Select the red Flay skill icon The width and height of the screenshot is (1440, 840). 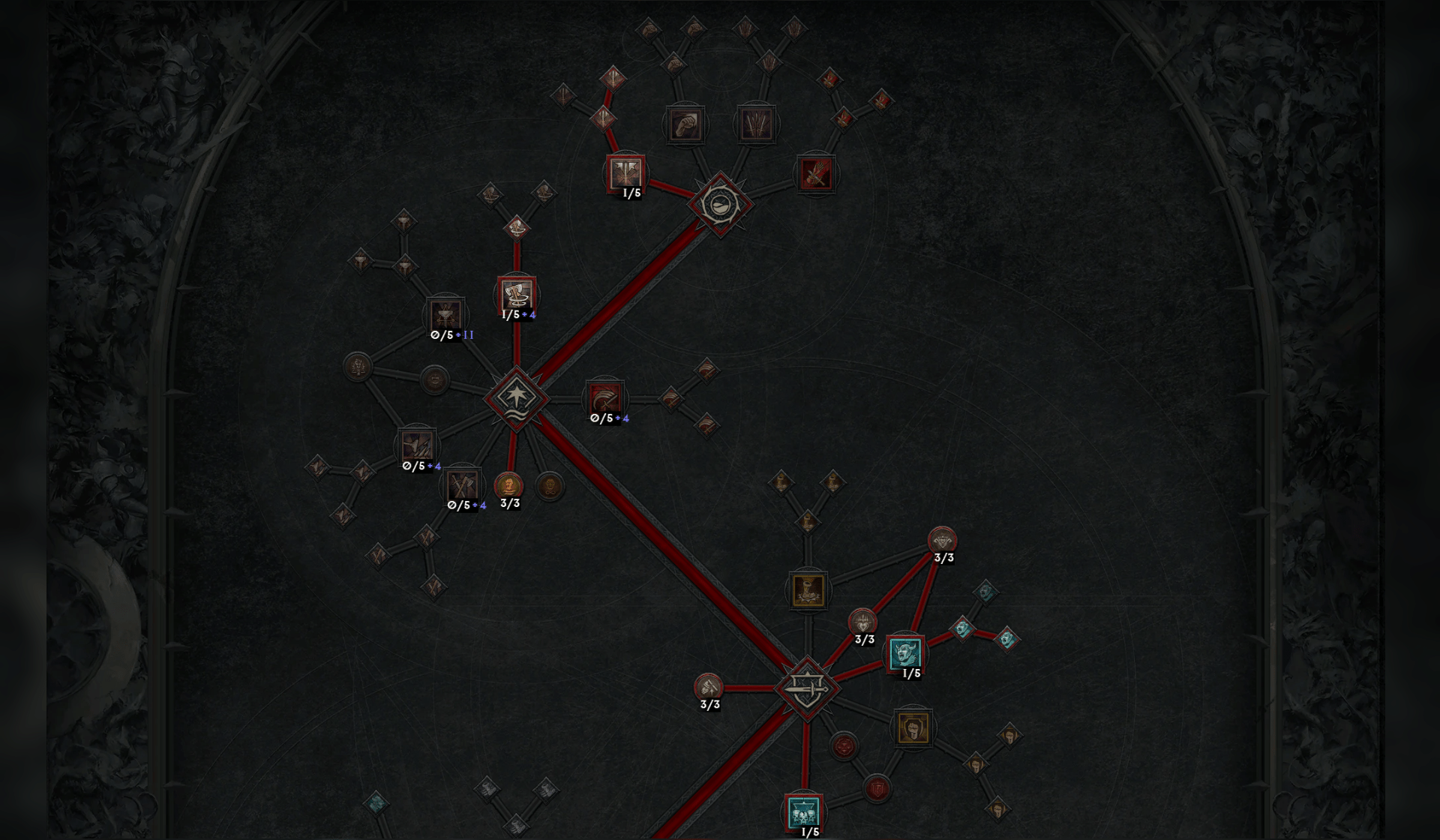pyautogui.click(x=816, y=174)
